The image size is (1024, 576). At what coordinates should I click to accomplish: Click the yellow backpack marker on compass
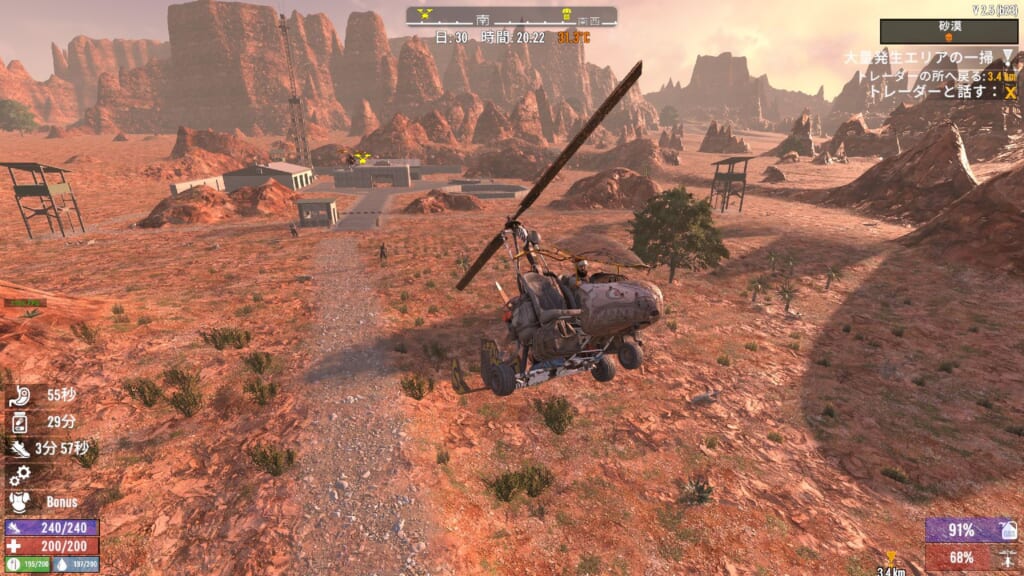(567, 15)
